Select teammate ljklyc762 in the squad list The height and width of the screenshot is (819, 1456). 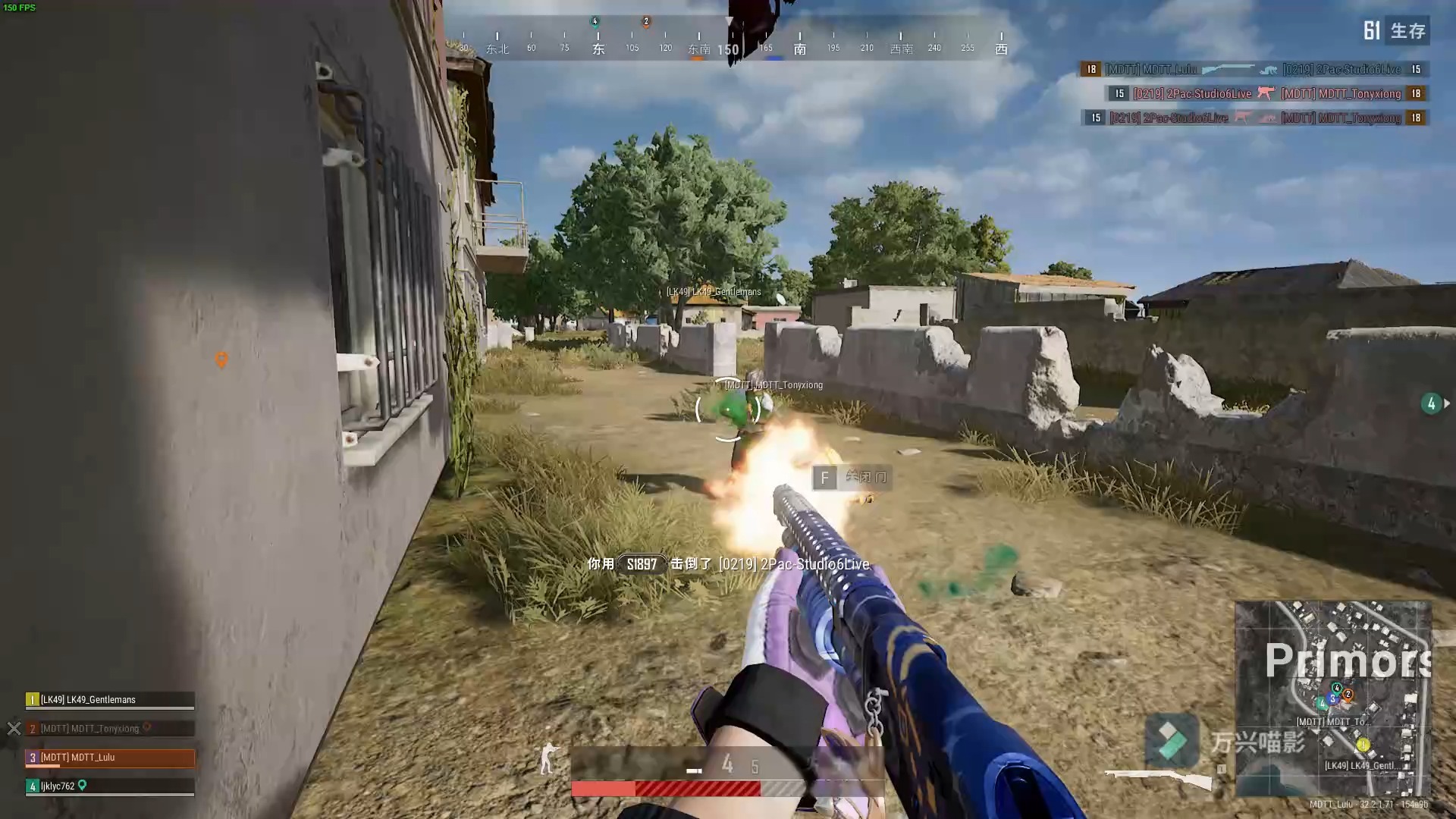110,786
